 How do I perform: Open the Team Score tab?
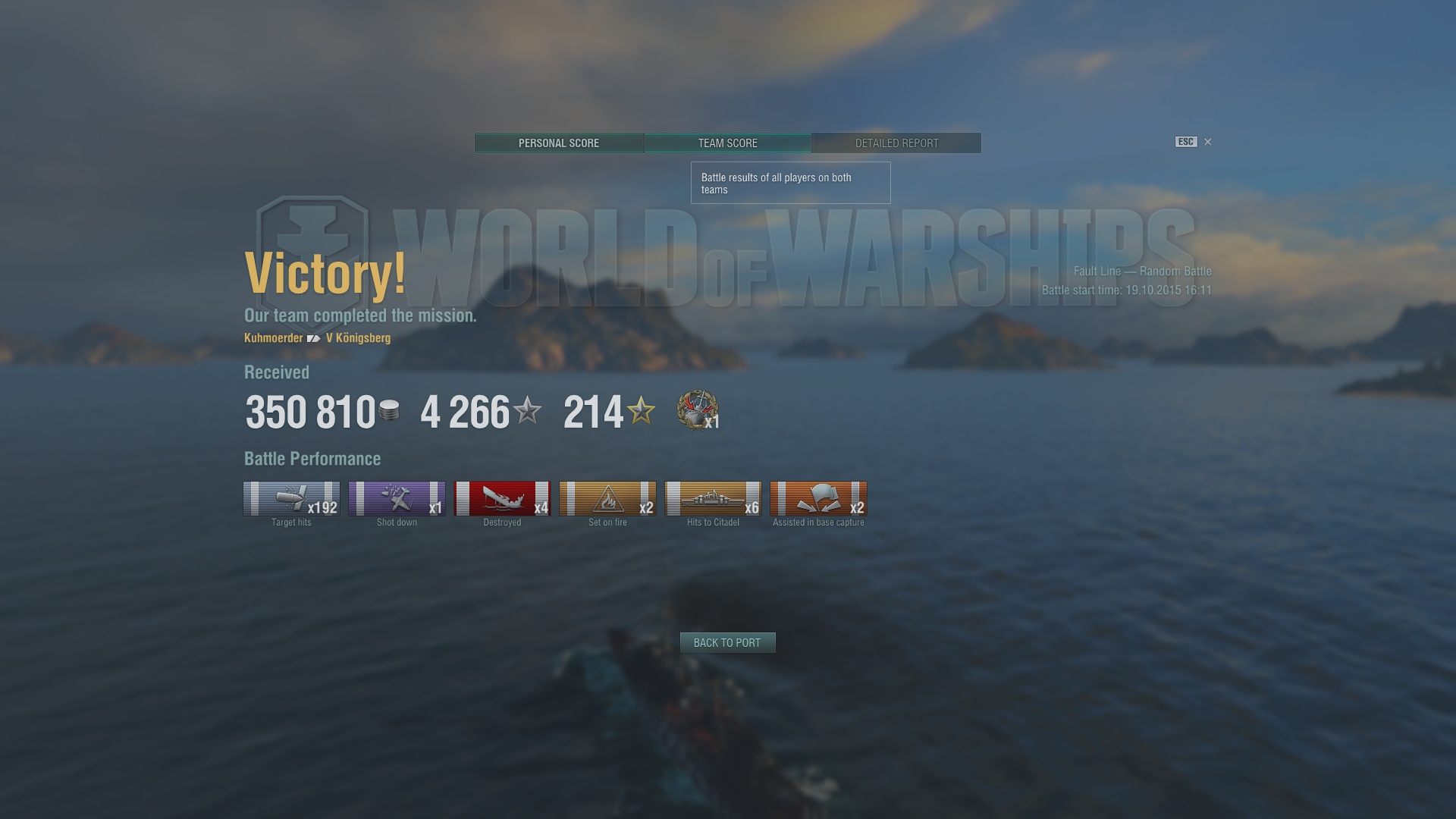(x=727, y=143)
